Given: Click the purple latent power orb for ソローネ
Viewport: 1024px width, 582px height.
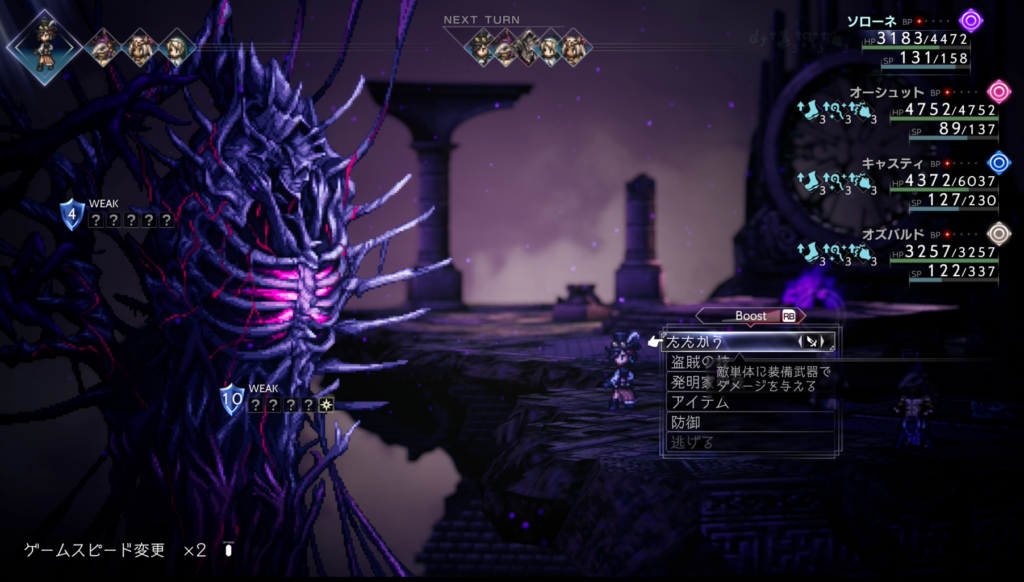Looking at the screenshot, I should [970, 20].
